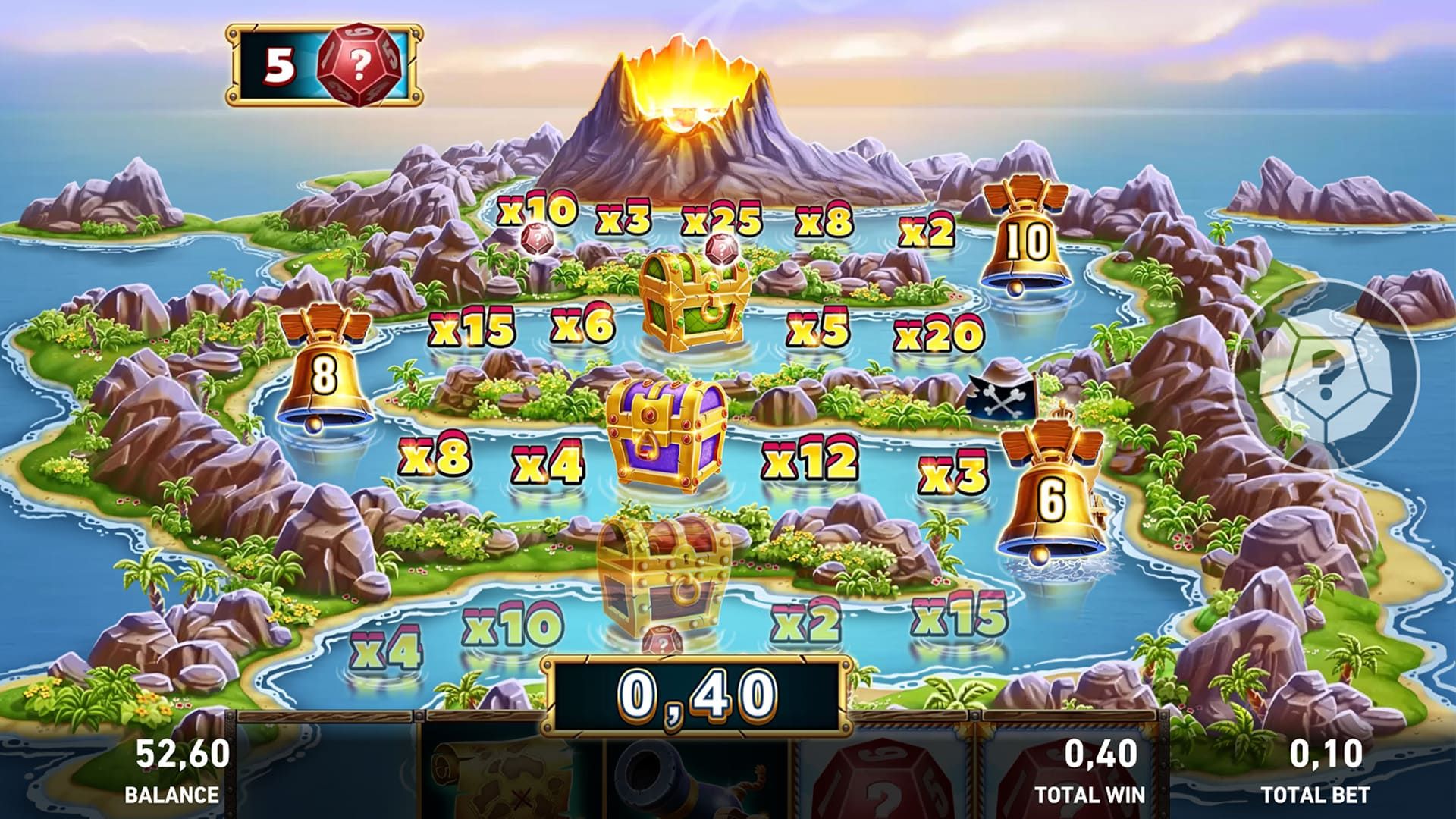Select the x25 multiplier near the volcano
Image resolution: width=1456 pixels, height=819 pixels.
pyautogui.click(x=720, y=218)
